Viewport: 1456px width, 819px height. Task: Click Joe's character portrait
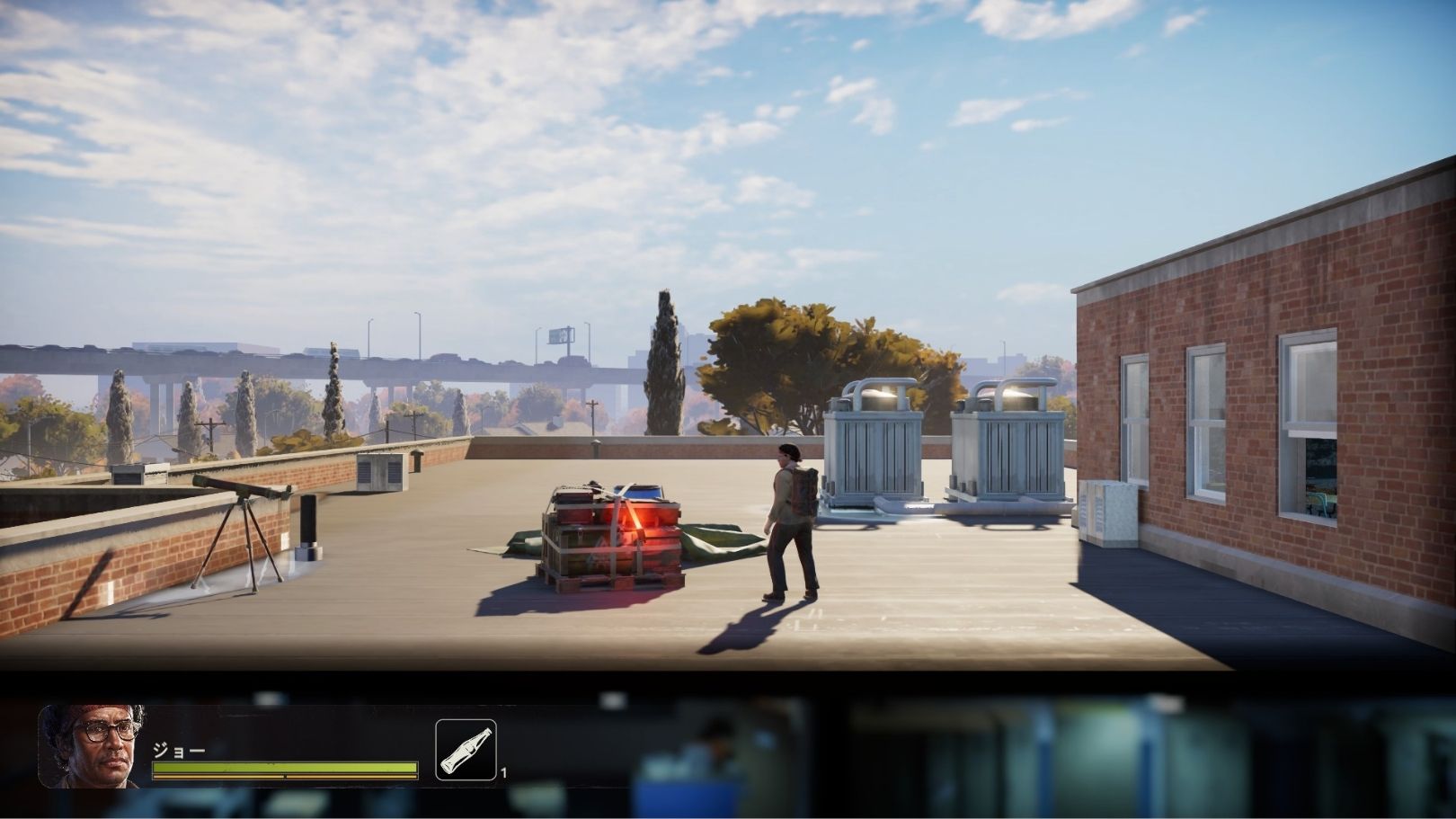point(92,746)
